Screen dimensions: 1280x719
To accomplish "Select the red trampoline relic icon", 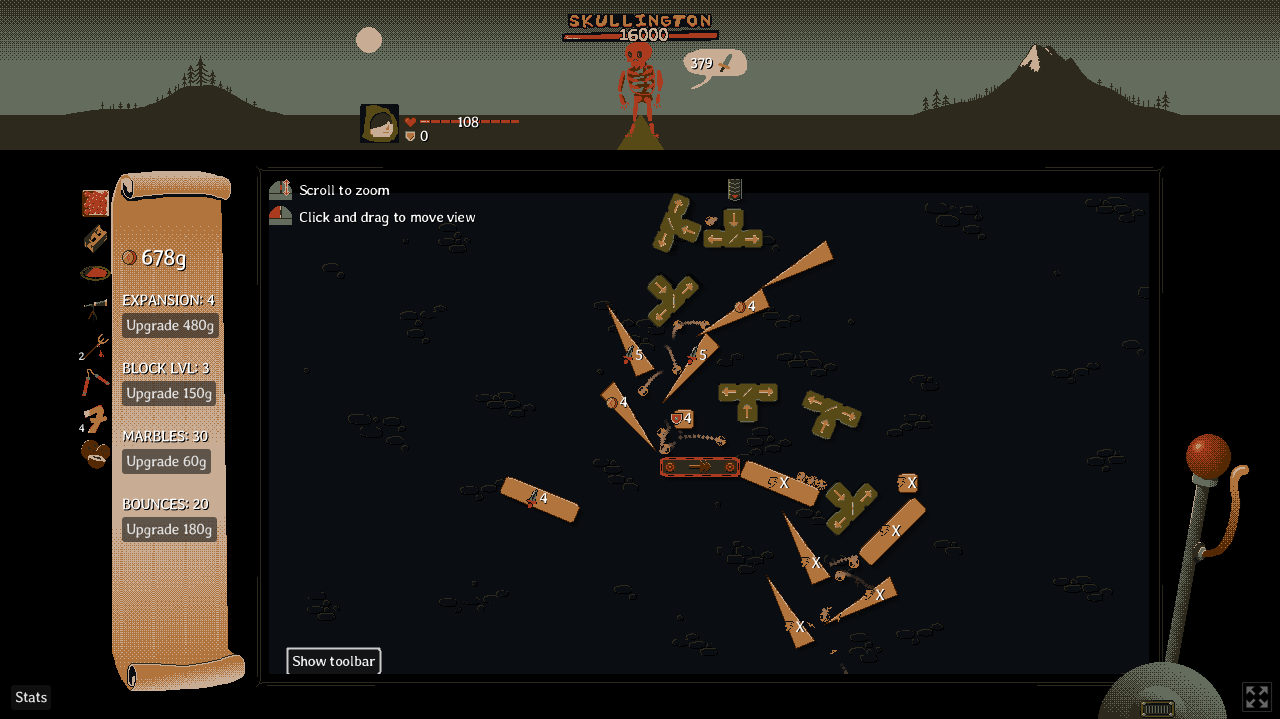I will 95,273.
